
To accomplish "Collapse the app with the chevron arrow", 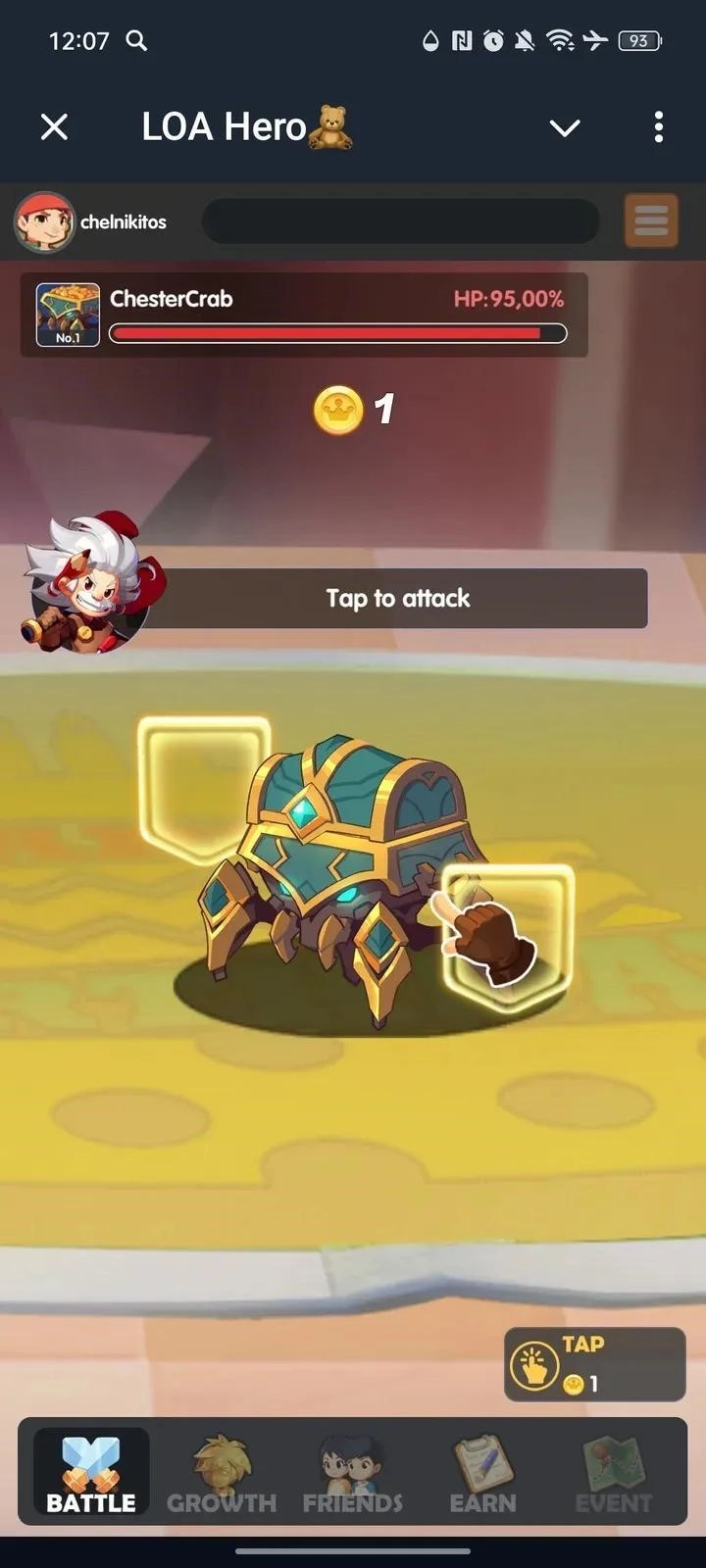I will pos(565,127).
